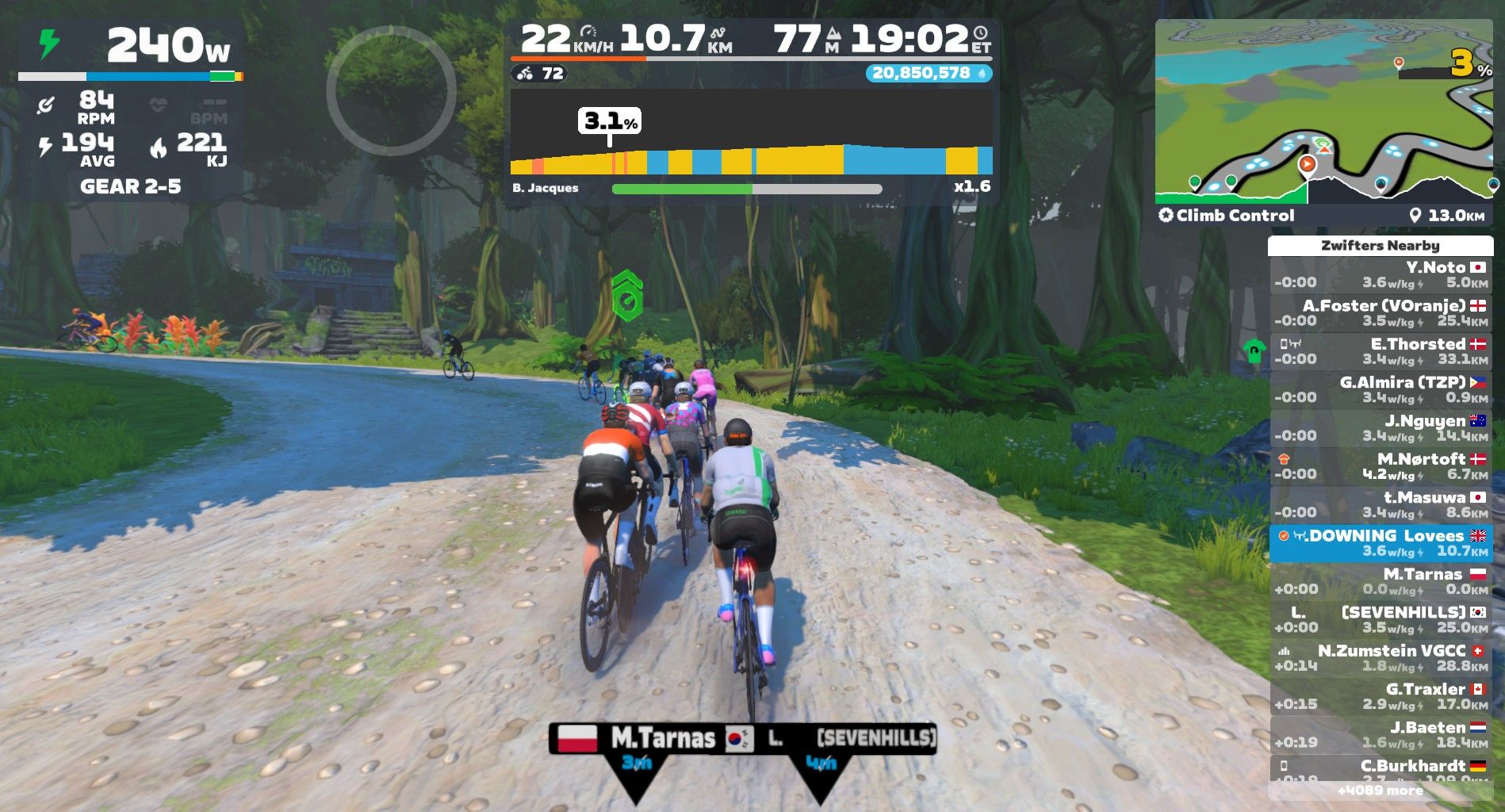The width and height of the screenshot is (1505, 812).
Task: Choose A.Foster (VOranje) from the nearby riders
Action: coord(1380,312)
